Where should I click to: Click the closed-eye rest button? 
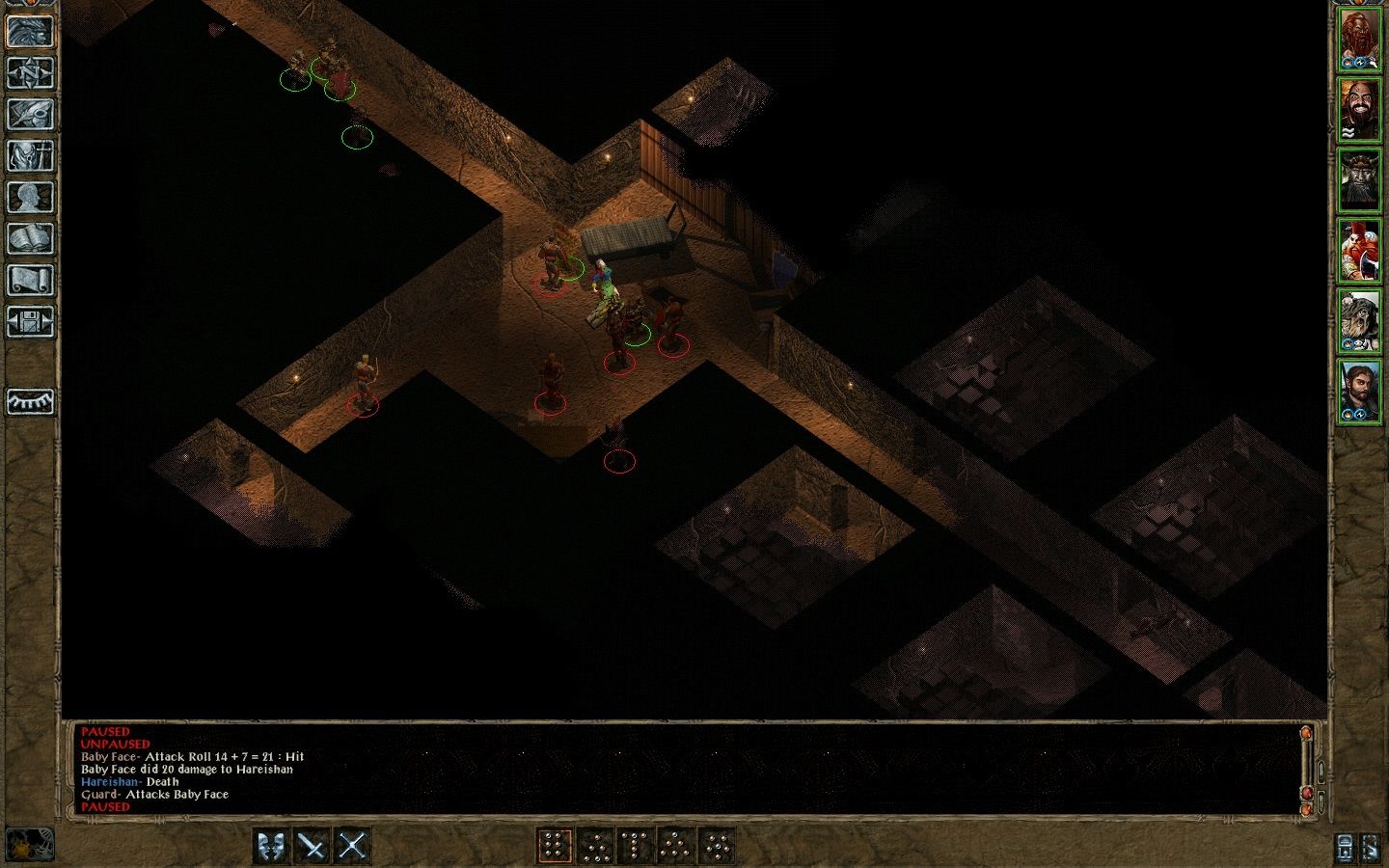click(30, 401)
